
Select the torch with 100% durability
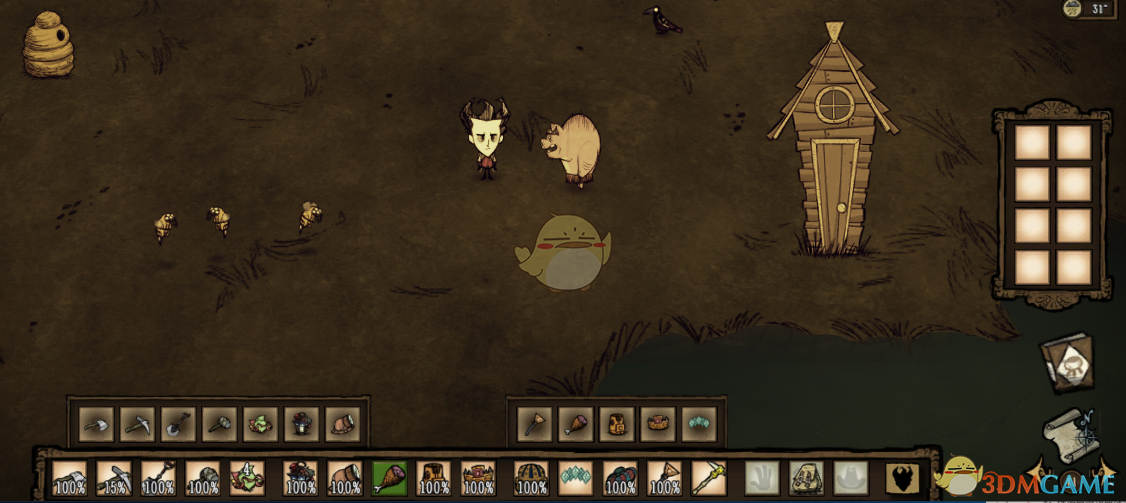coord(664,478)
